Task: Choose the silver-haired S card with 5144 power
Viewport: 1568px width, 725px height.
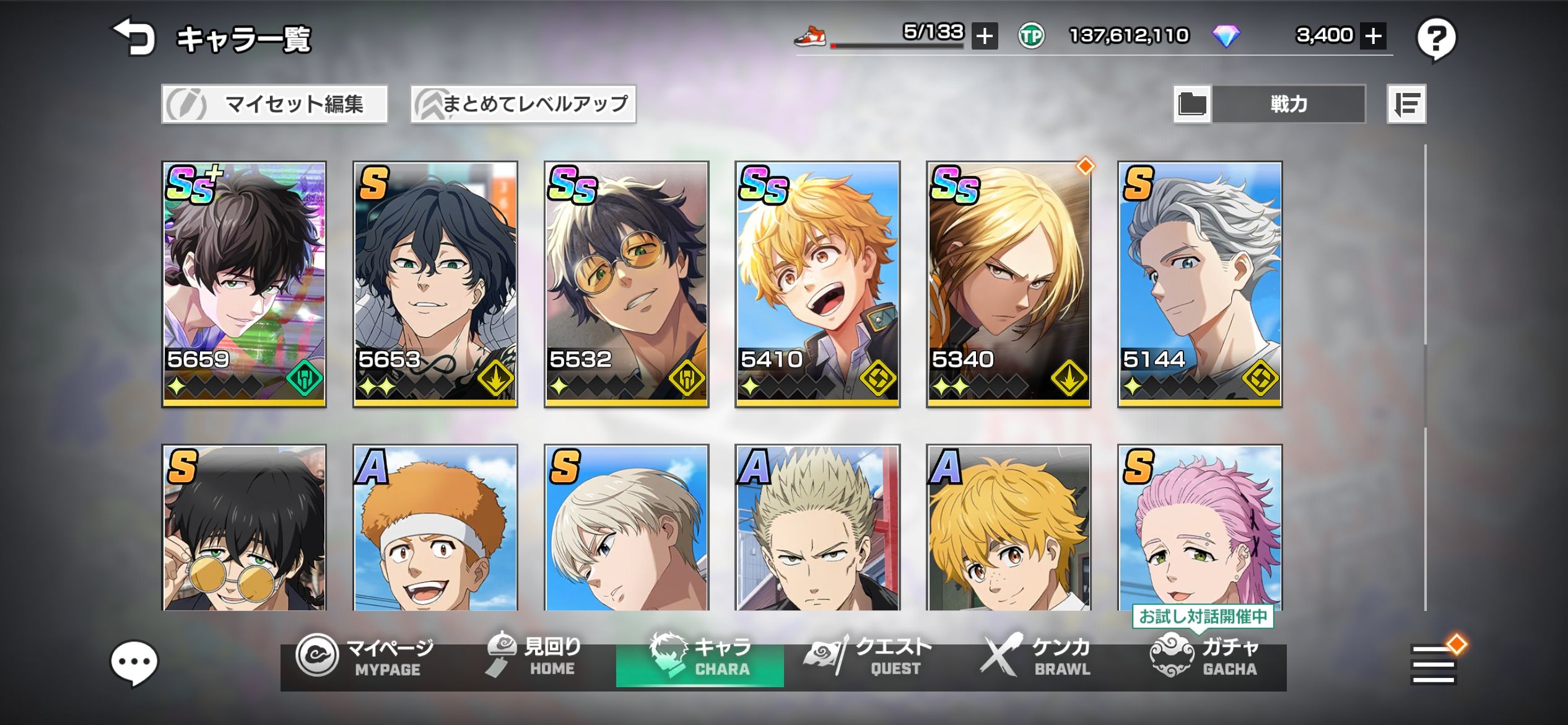Action: point(1200,284)
